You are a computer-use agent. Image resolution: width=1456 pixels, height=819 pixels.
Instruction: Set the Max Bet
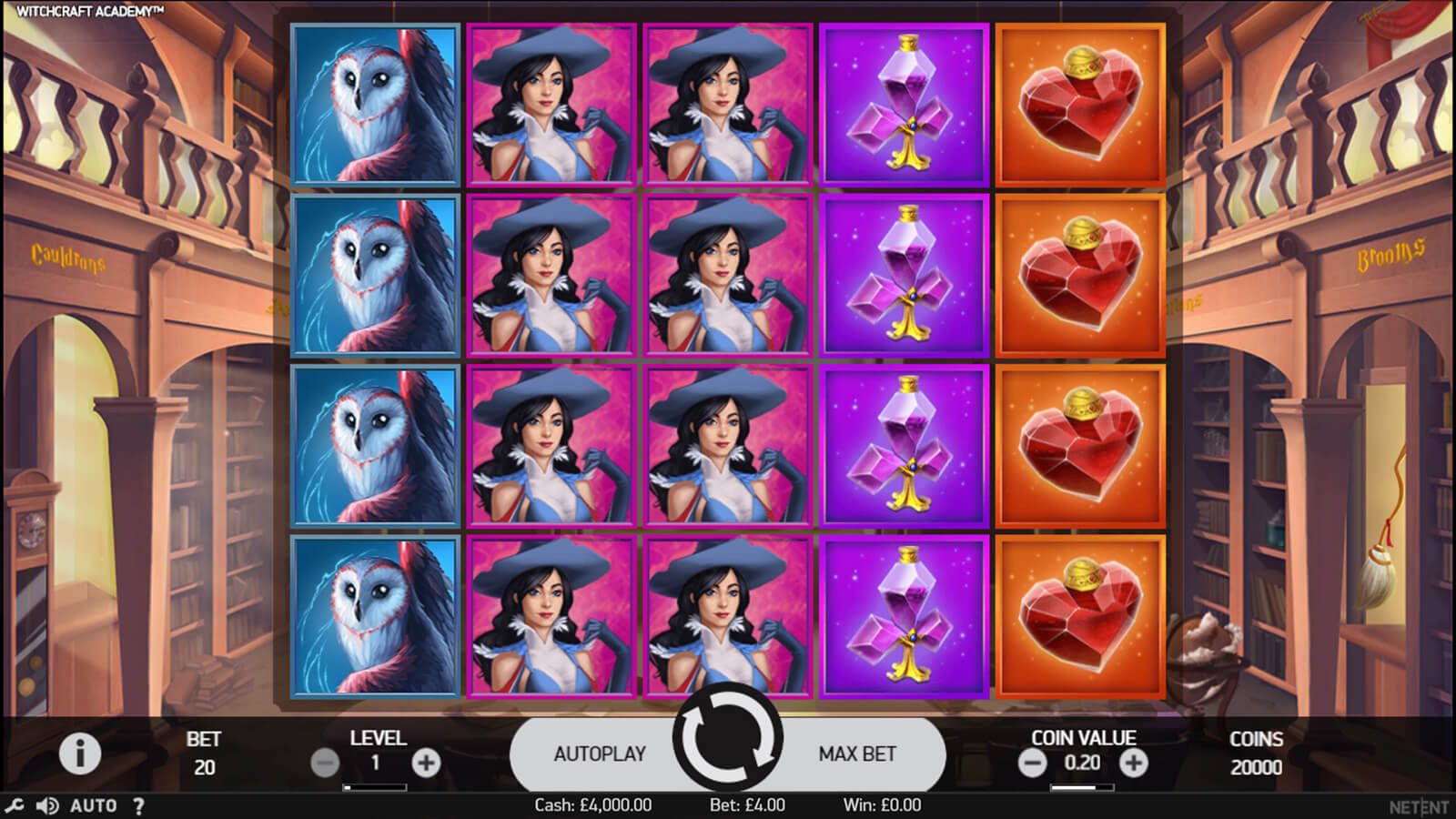(856, 753)
